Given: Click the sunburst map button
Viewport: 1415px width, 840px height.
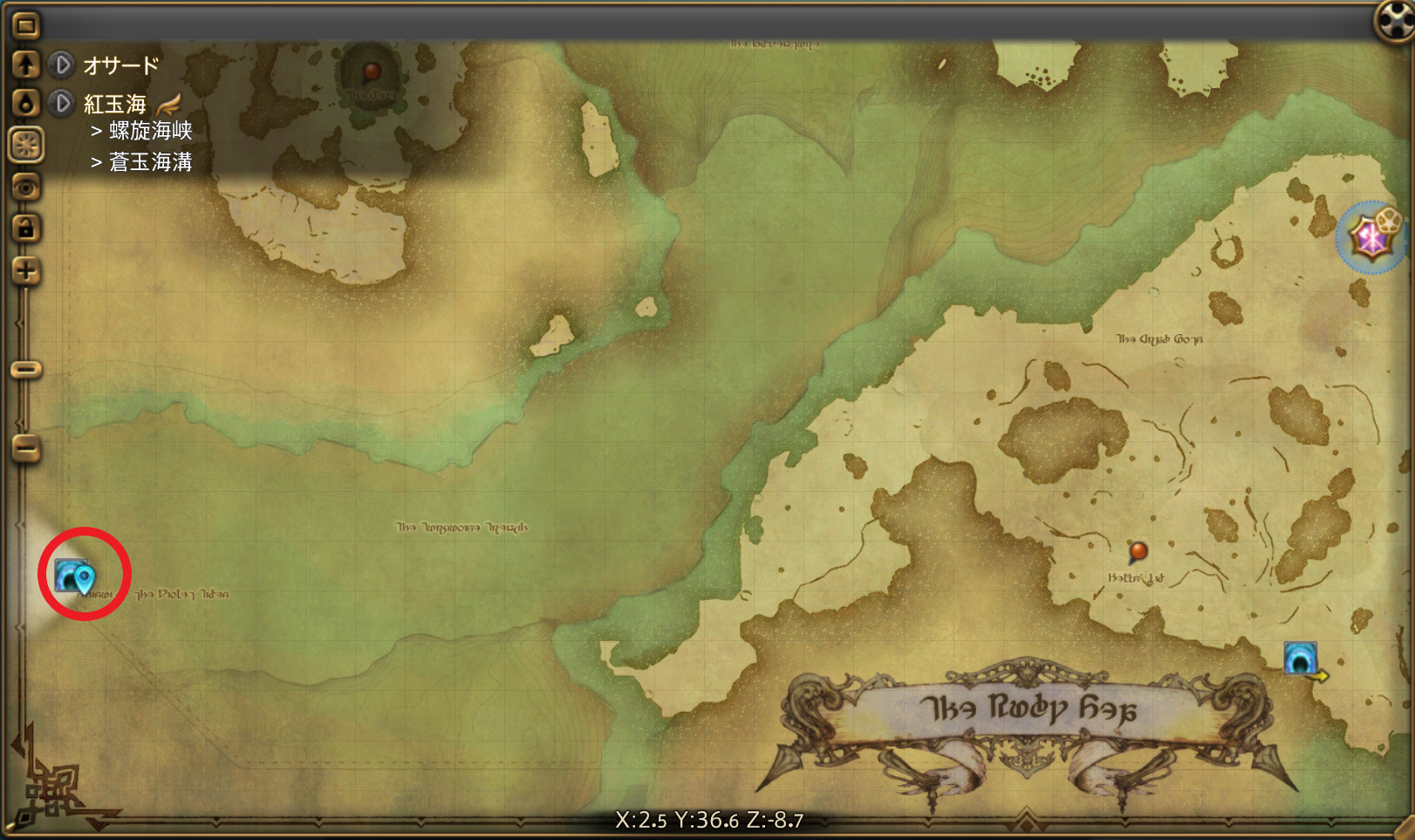Looking at the screenshot, I should [x=26, y=145].
